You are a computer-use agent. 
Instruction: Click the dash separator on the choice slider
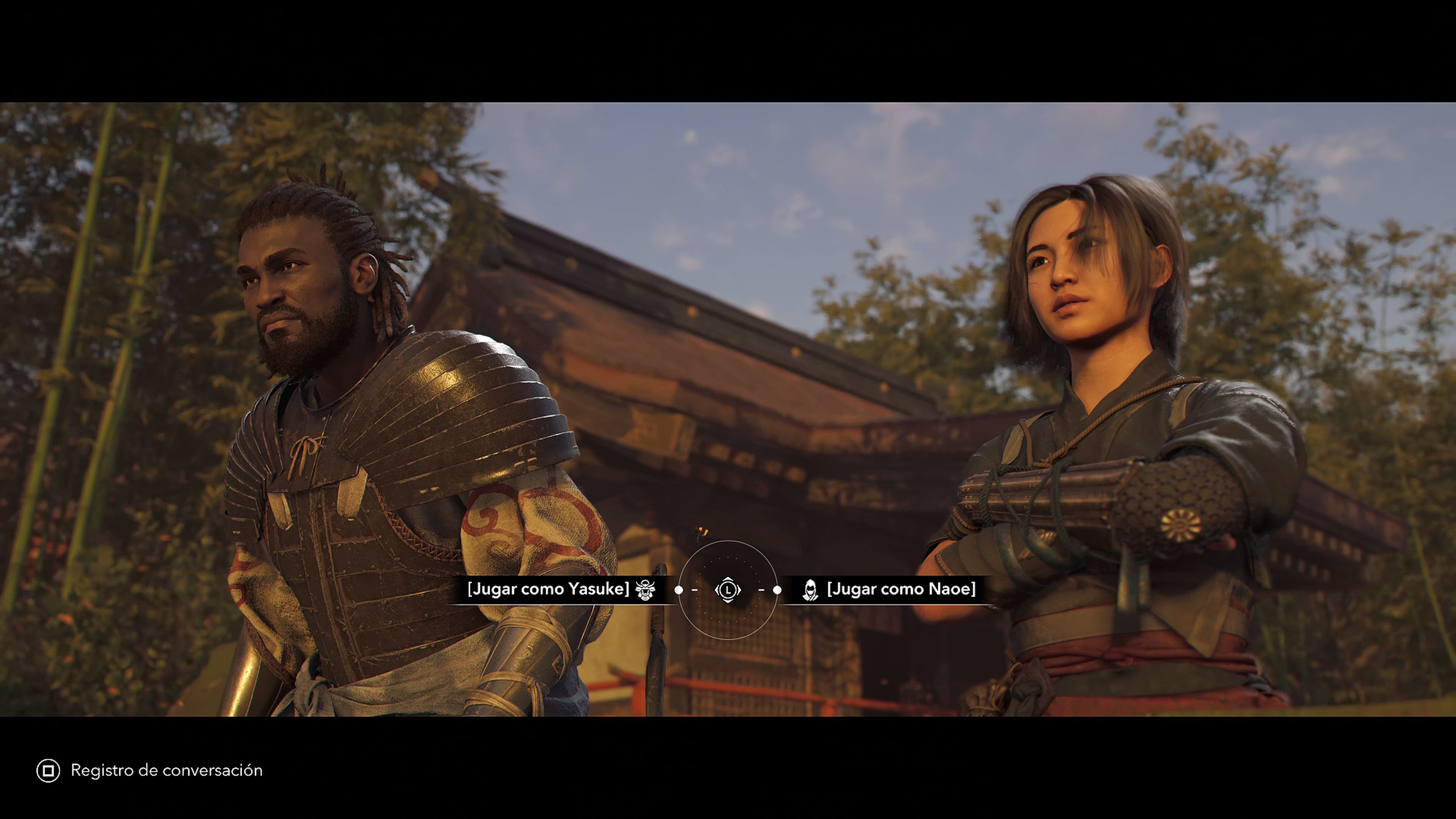tap(695, 590)
